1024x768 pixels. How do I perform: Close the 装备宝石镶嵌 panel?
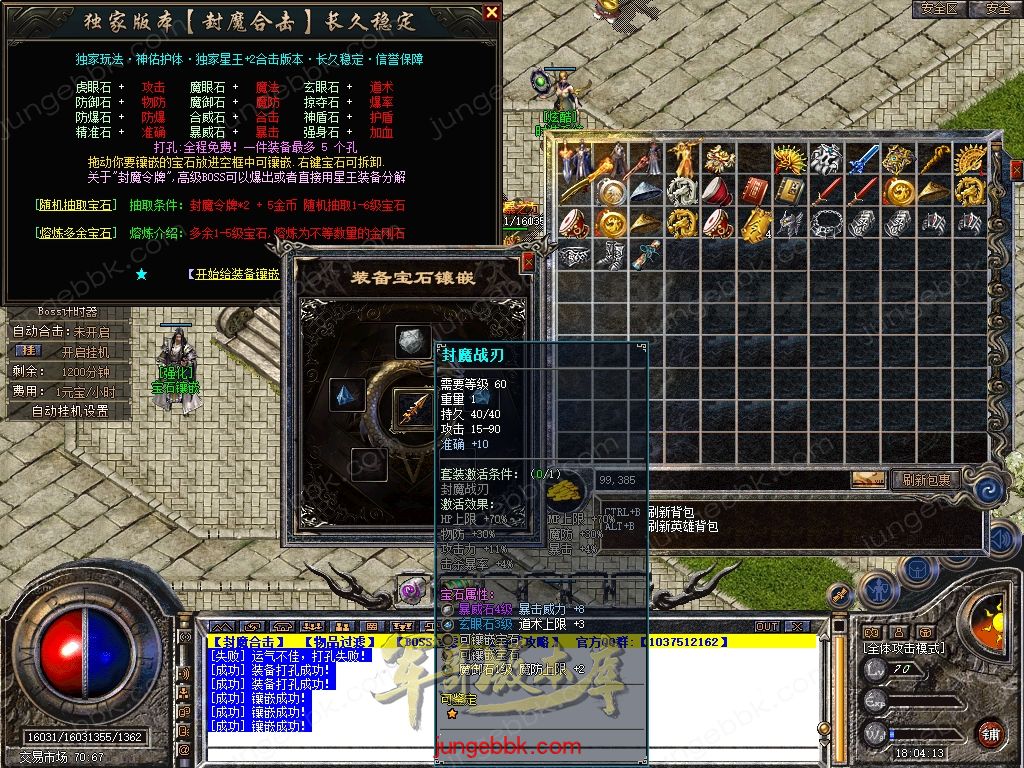pos(528,263)
